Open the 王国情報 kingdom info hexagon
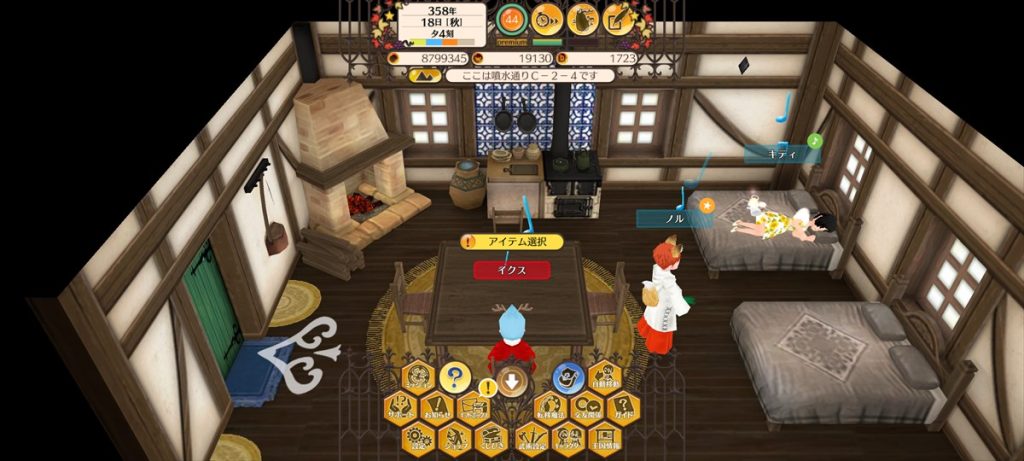Screen dimensions: 1024x461 (x=604, y=436)
